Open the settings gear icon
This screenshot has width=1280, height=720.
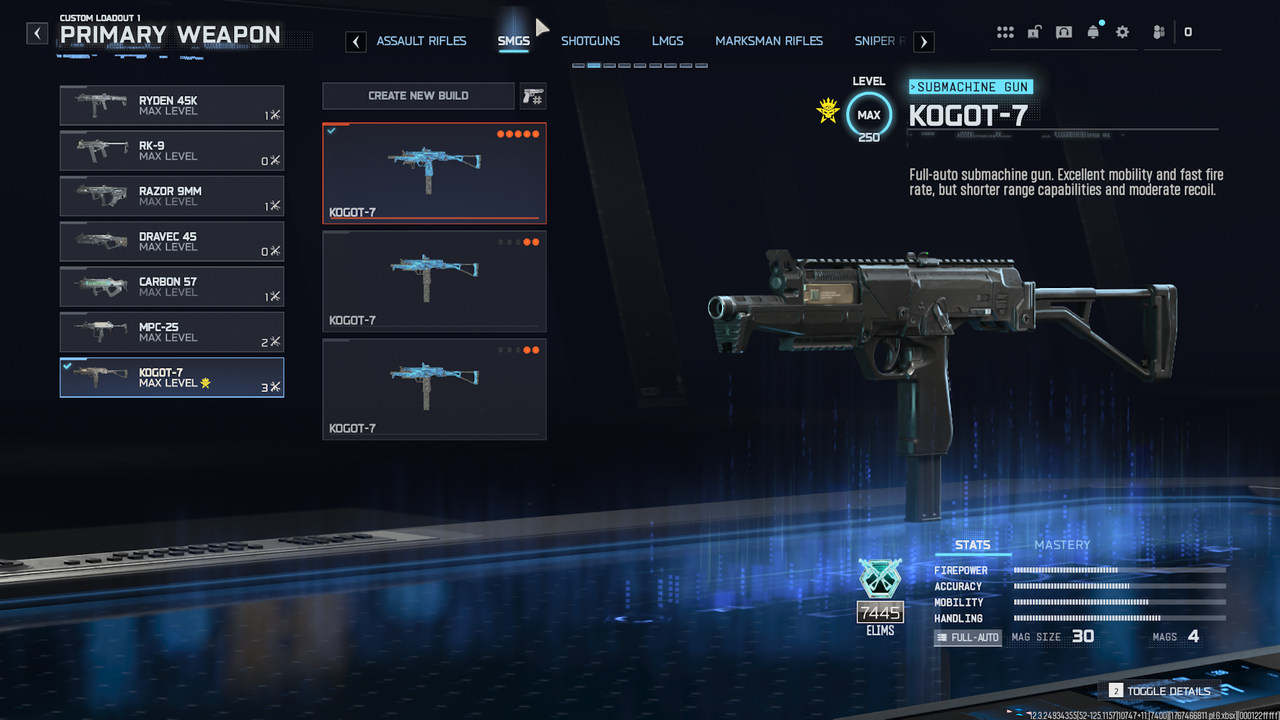(1122, 32)
